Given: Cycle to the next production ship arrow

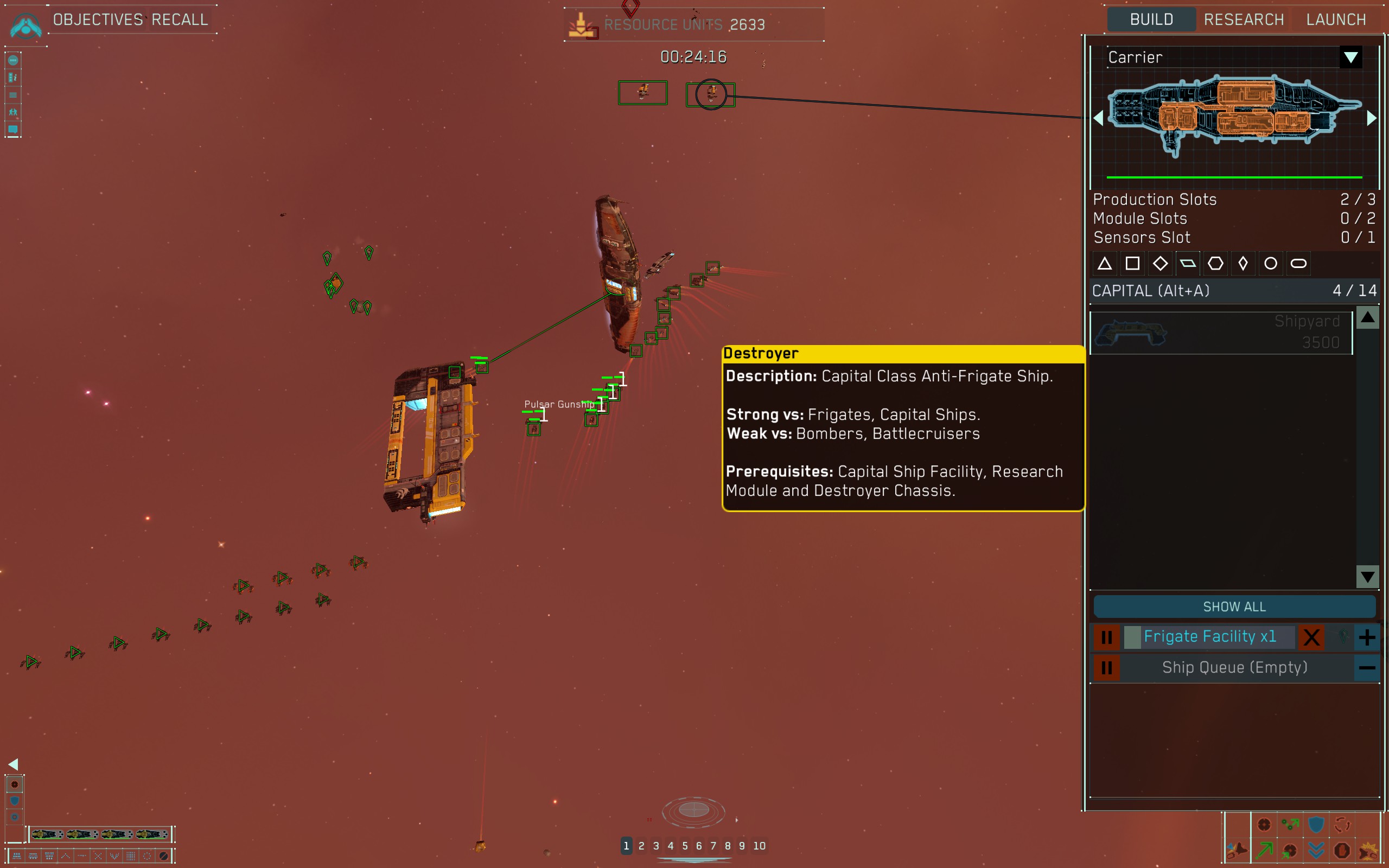Looking at the screenshot, I should pyautogui.click(x=1372, y=118).
